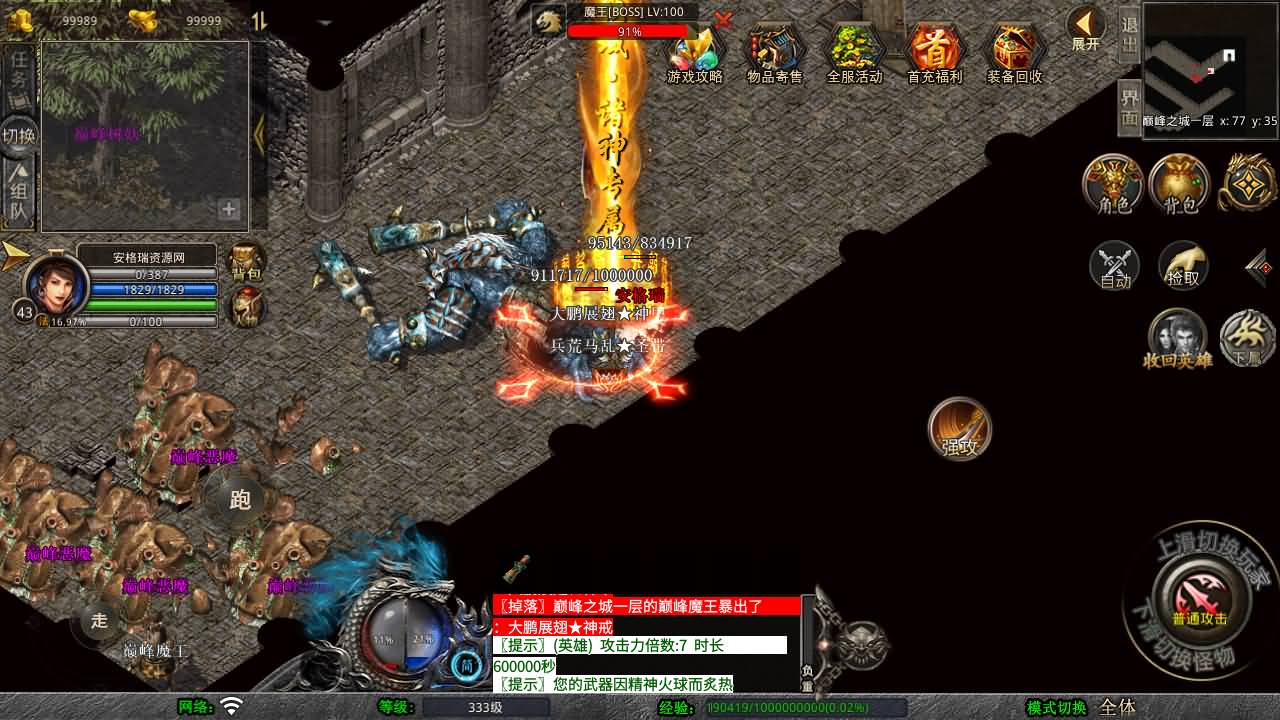Image resolution: width=1280 pixels, height=720 pixels.
Task: Activate the 强攻 strong attack skill
Action: (x=959, y=429)
